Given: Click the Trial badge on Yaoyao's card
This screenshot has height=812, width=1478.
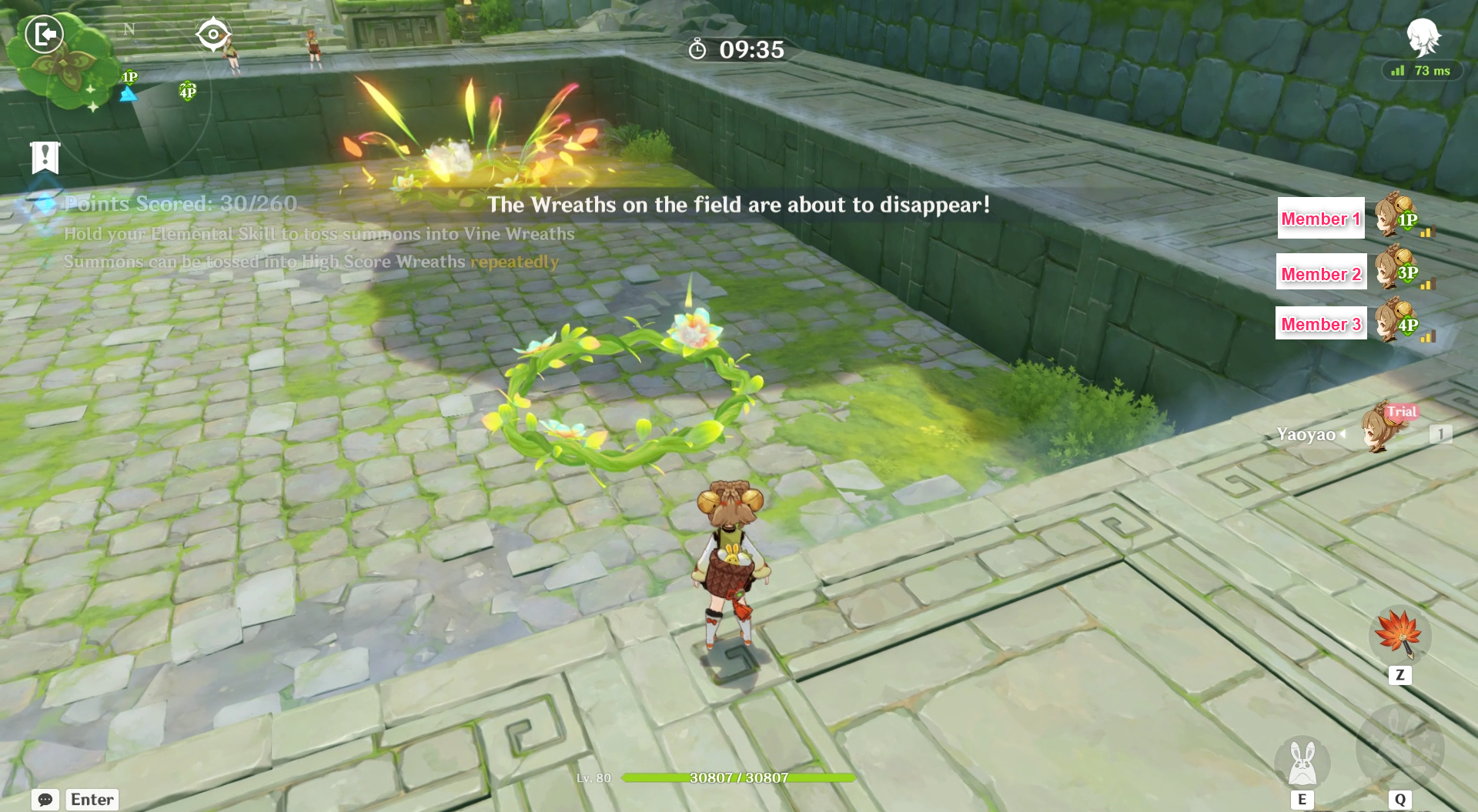Looking at the screenshot, I should (1403, 412).
